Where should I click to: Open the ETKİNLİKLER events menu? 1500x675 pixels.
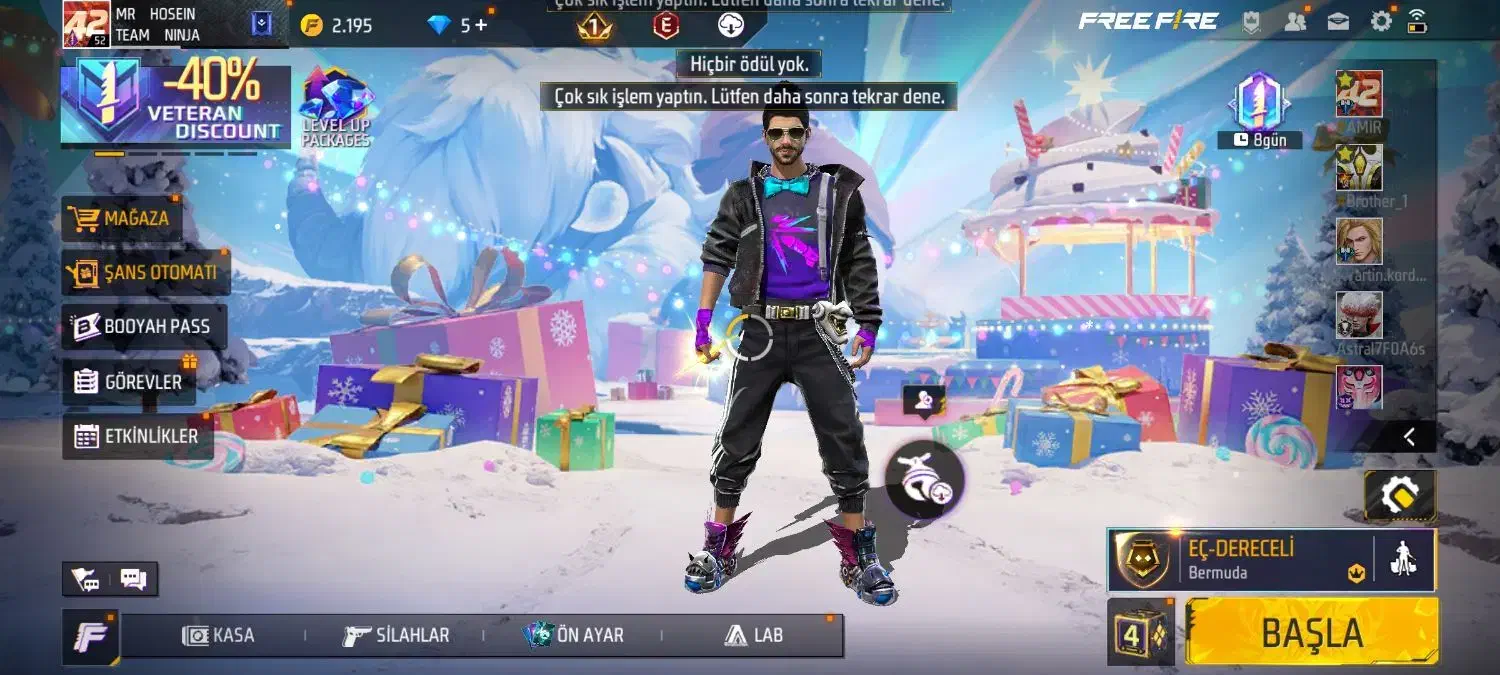pos(137,436)
